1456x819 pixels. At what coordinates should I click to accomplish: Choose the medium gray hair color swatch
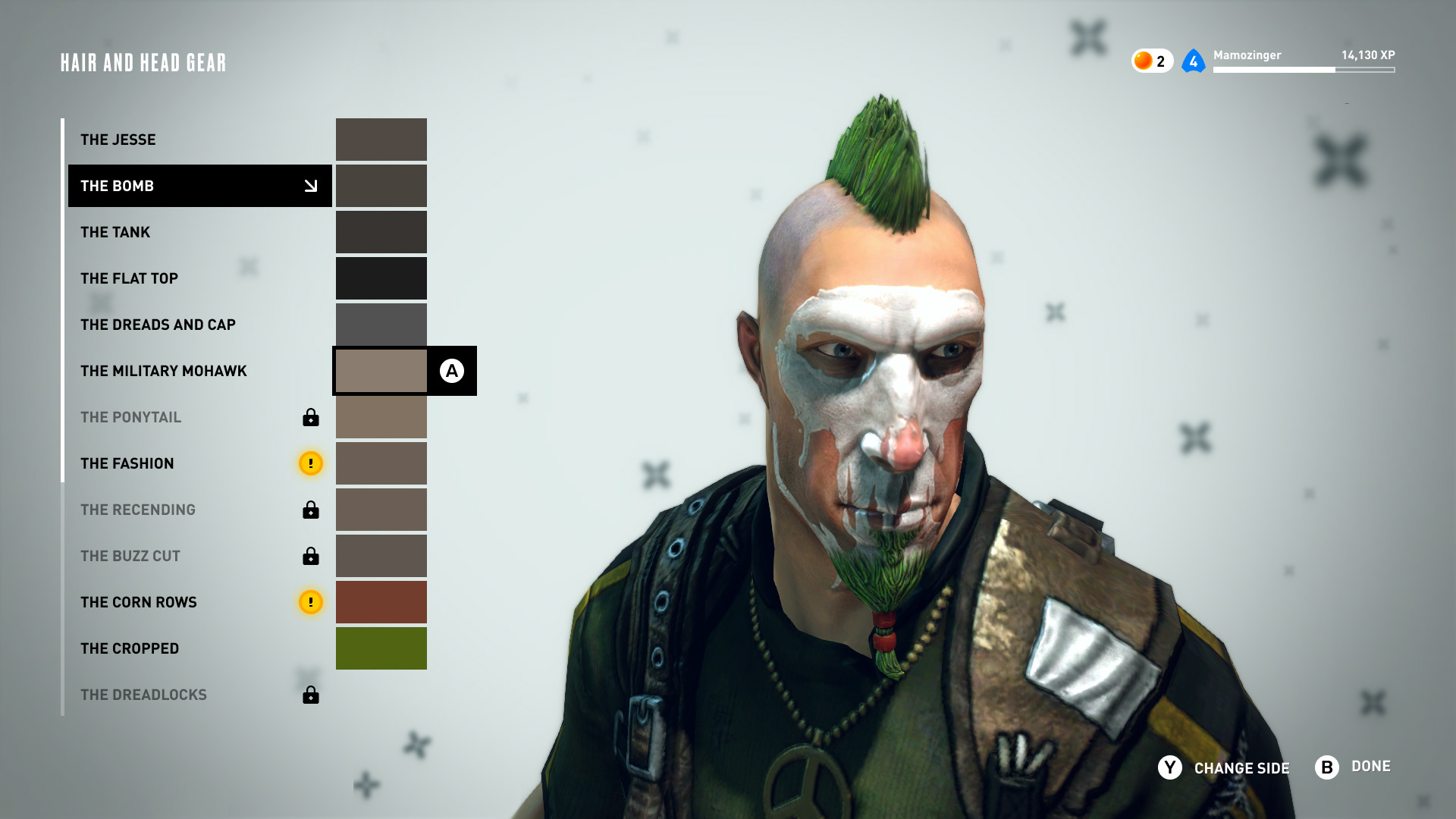click(x=381, y=325)
